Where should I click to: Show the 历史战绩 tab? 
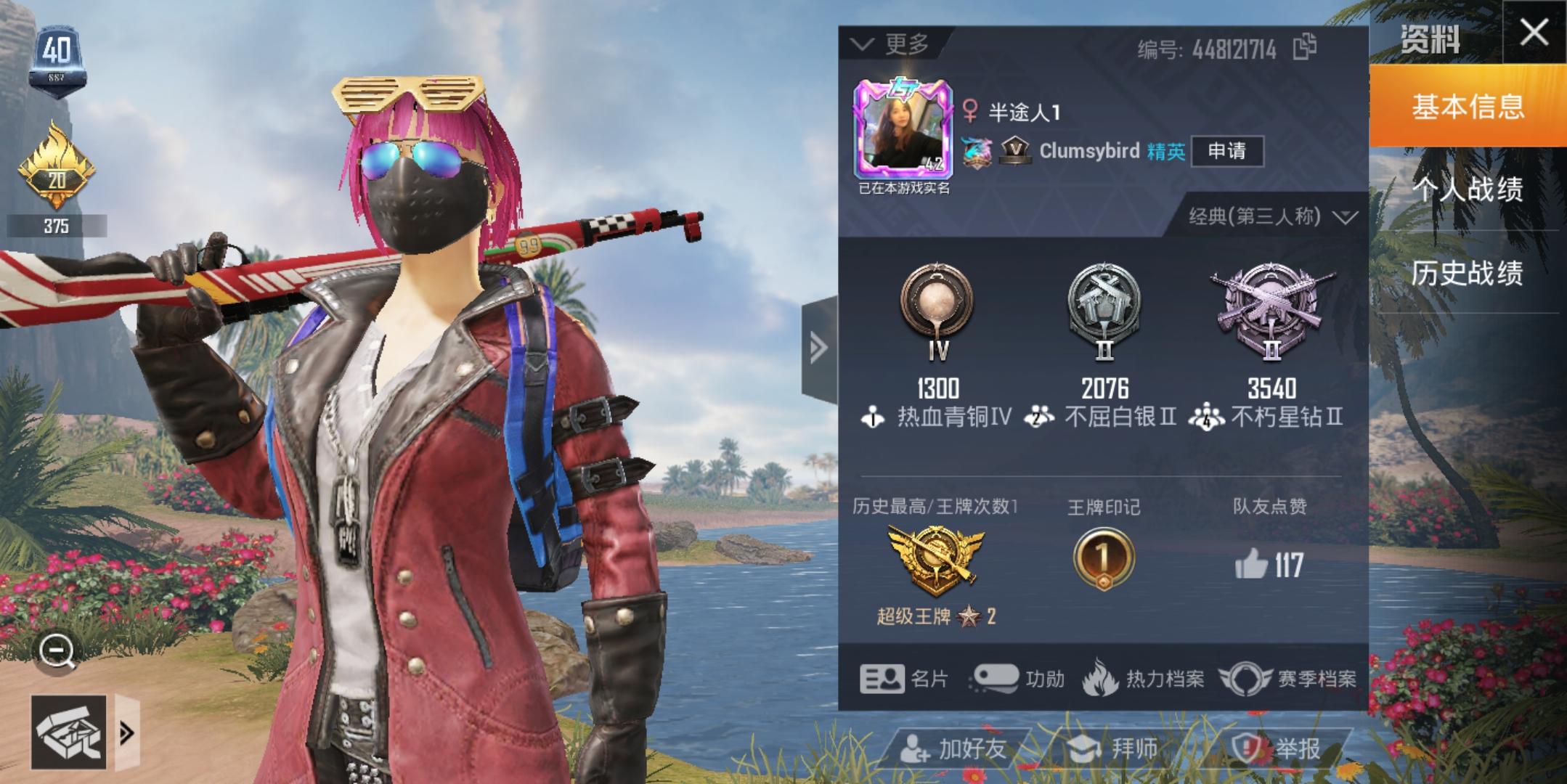(1468, 273)
